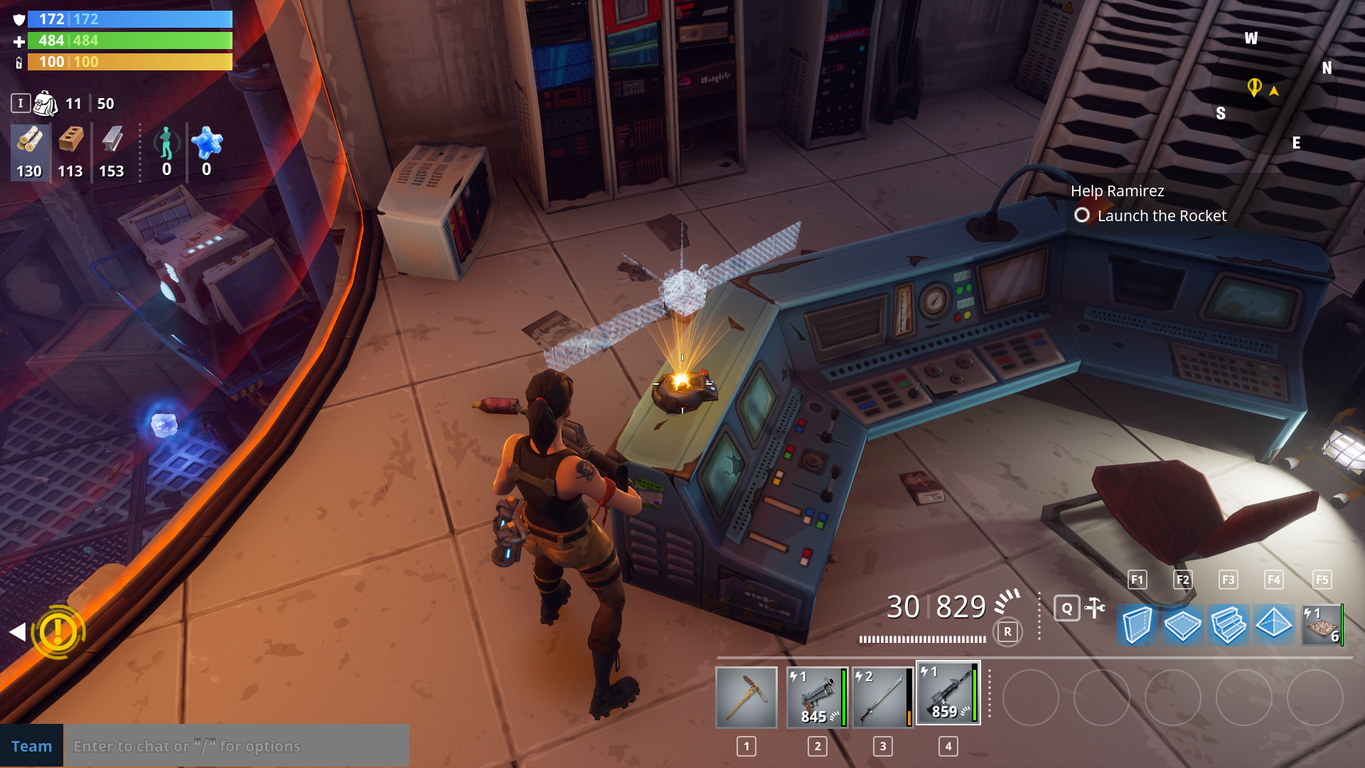Viewport: 1365px width, 768px height.
Task: Select the floor trap slot
Action: (1322, 624)
